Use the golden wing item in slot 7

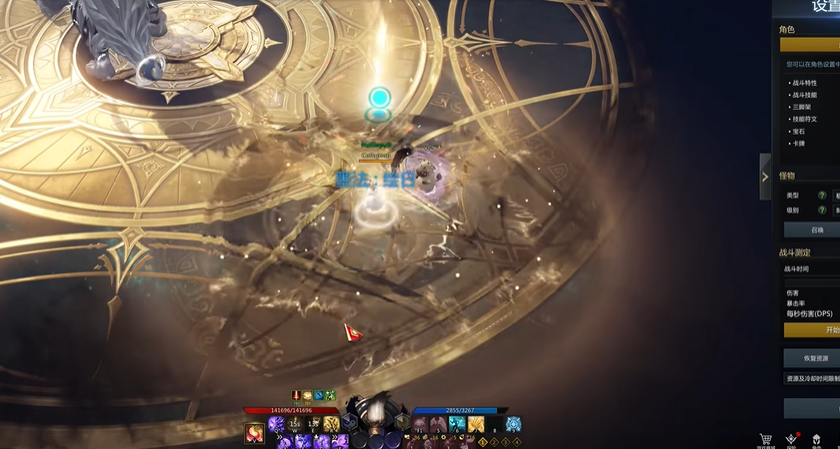coord(476,424)
